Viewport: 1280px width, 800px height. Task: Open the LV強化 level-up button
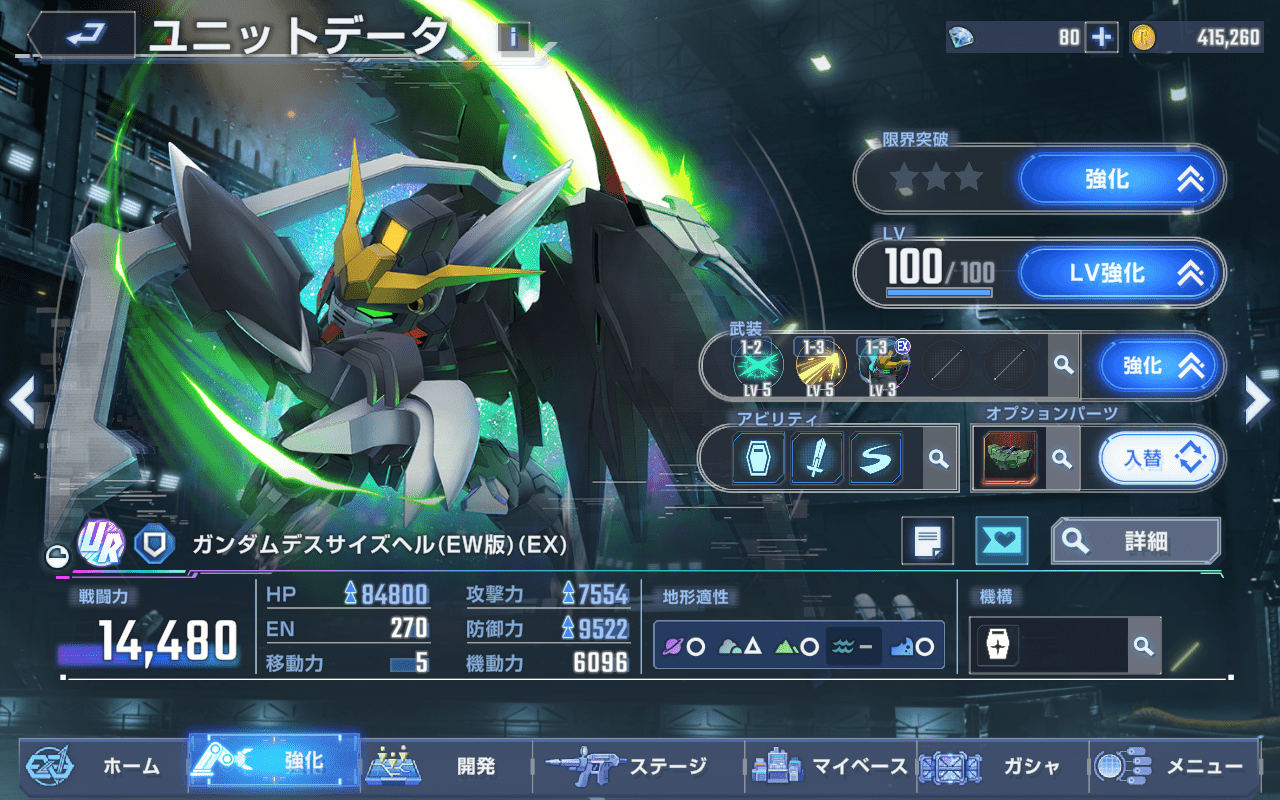pos(1121,272)
